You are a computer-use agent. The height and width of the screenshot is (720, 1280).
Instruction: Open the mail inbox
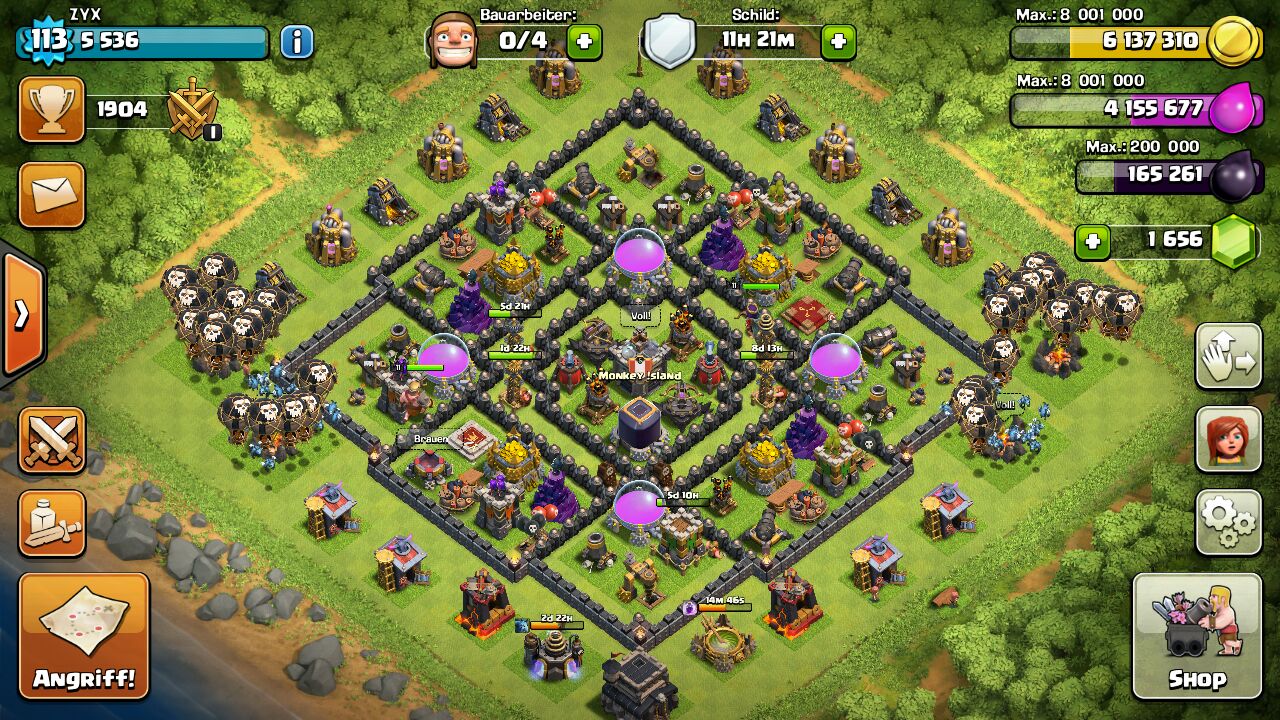pyautogui.click(x=52, y=195)
